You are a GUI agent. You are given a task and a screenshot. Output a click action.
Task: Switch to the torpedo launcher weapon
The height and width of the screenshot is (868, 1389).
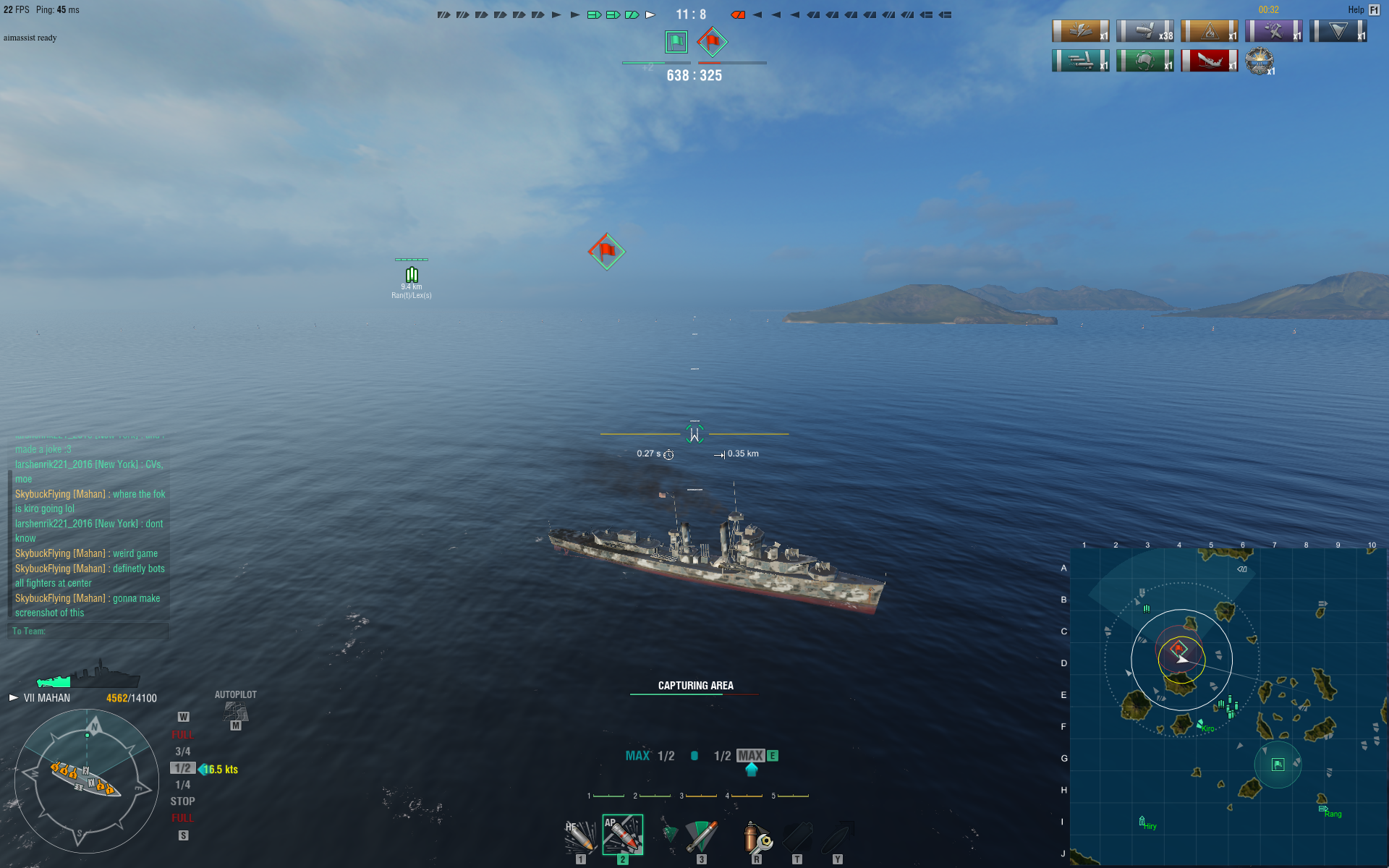pos(700,836)
